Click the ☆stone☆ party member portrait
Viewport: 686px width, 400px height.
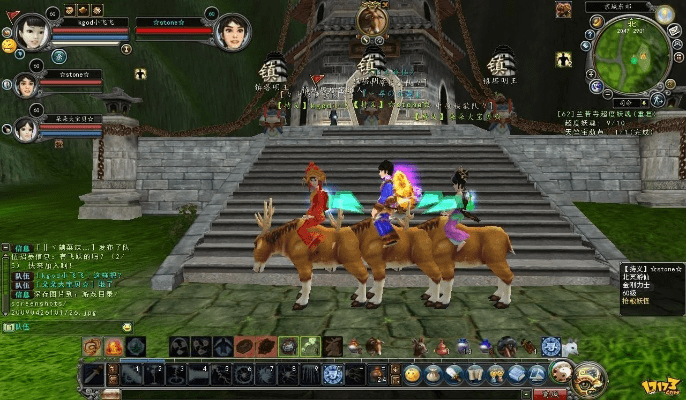pos(24,86)
